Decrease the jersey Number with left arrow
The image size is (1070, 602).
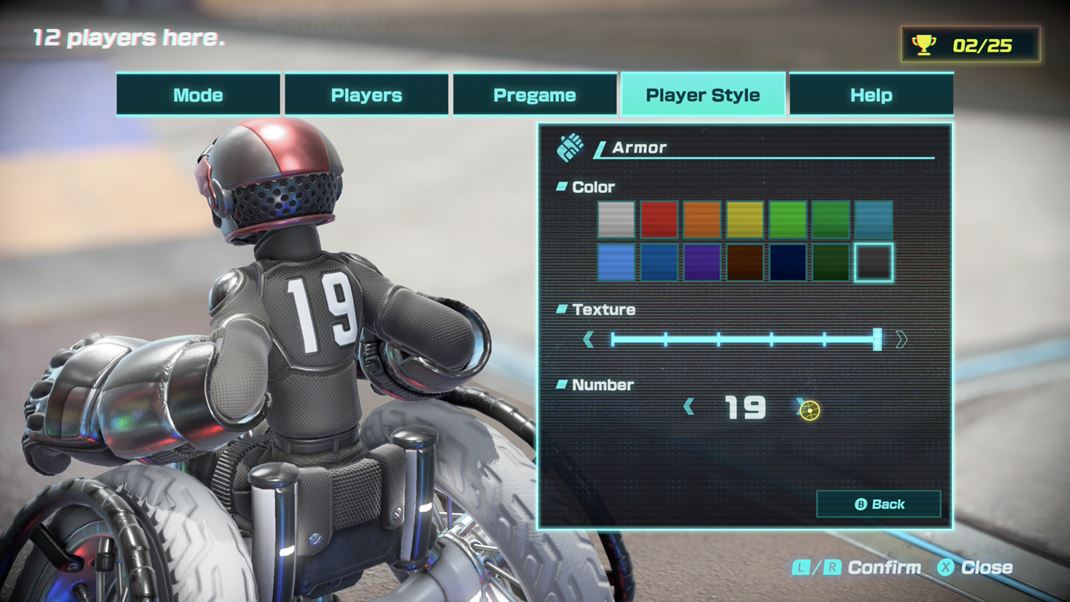pyautogui.click(x=689, y=407)
